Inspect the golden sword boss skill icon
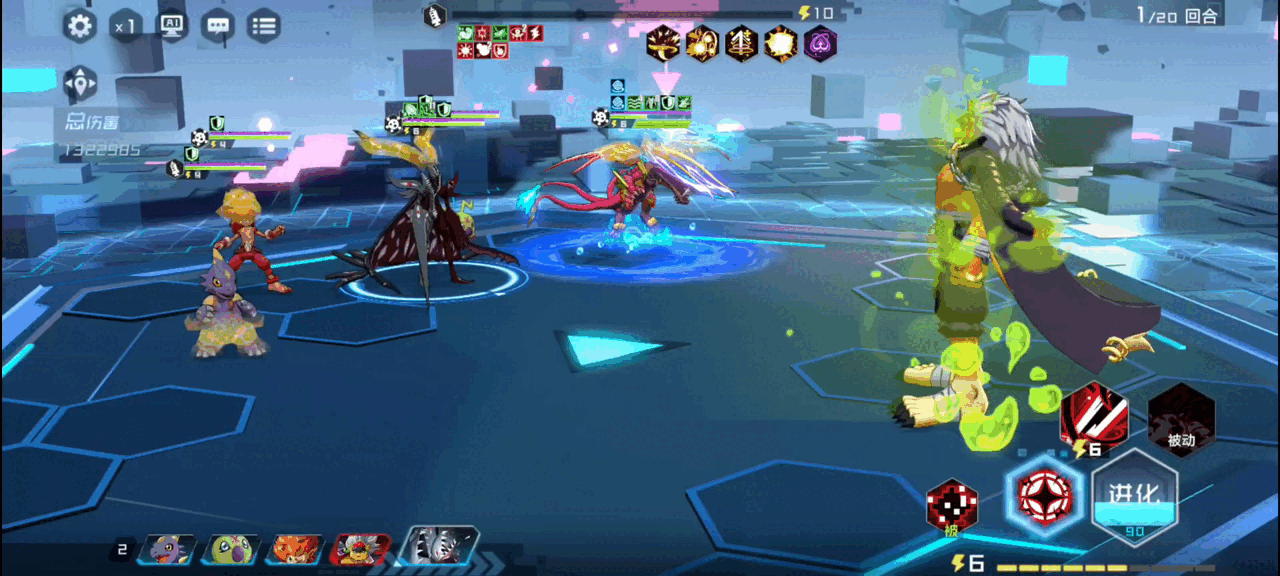 [x=741, y=44]
